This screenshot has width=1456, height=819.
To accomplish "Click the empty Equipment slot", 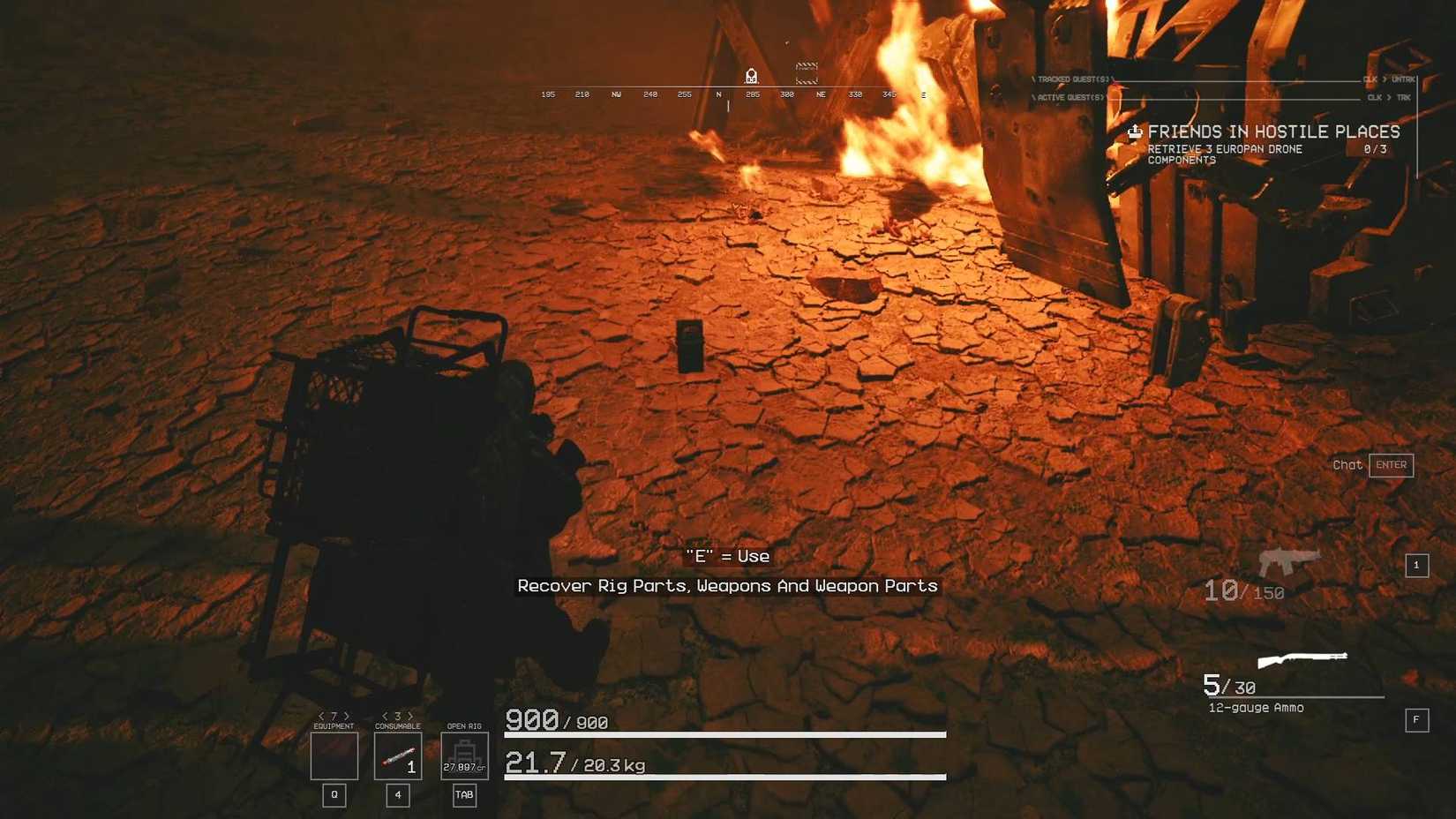I will coord(333,755).
